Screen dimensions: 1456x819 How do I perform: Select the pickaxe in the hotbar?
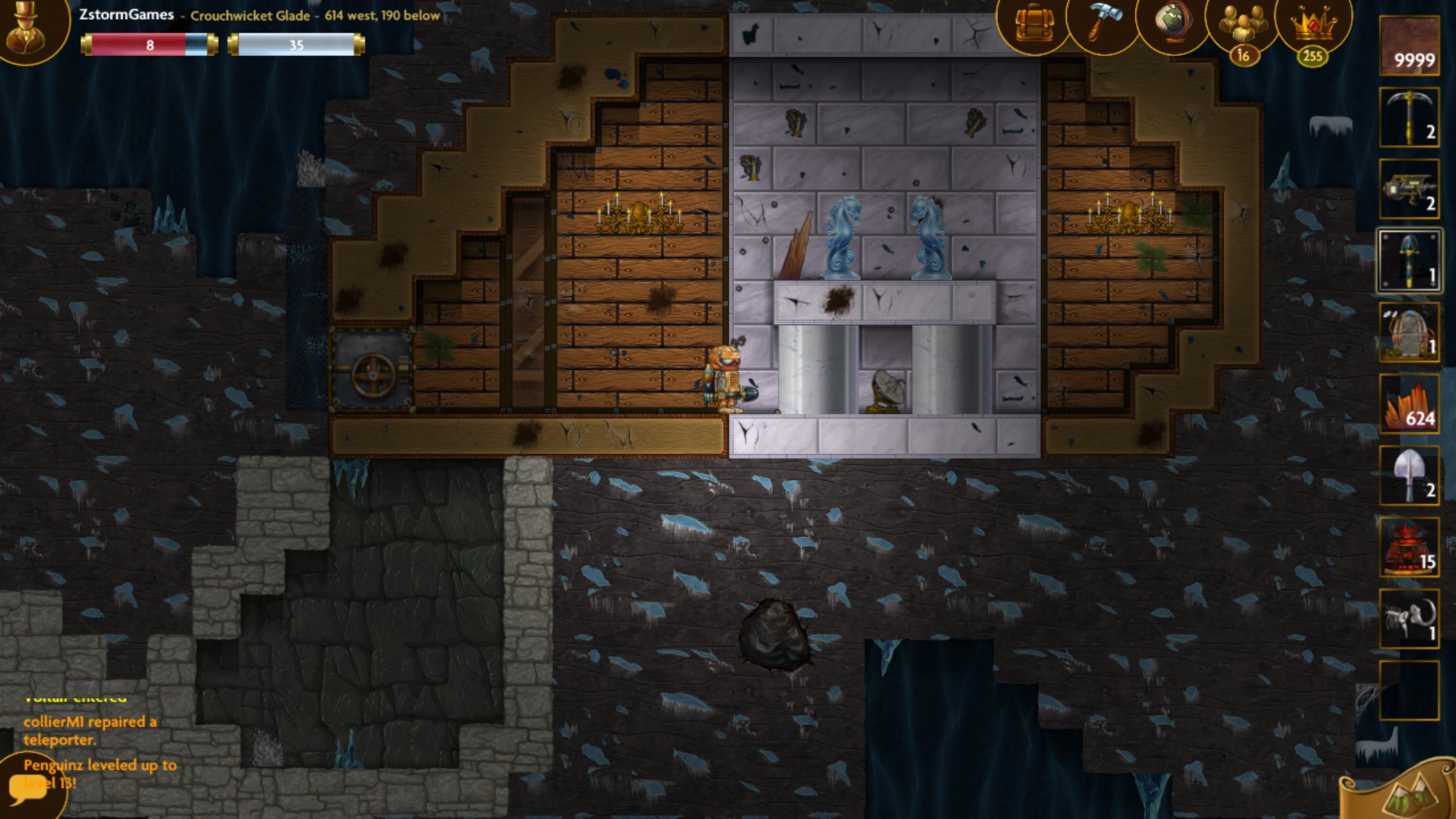point(1409,115)
